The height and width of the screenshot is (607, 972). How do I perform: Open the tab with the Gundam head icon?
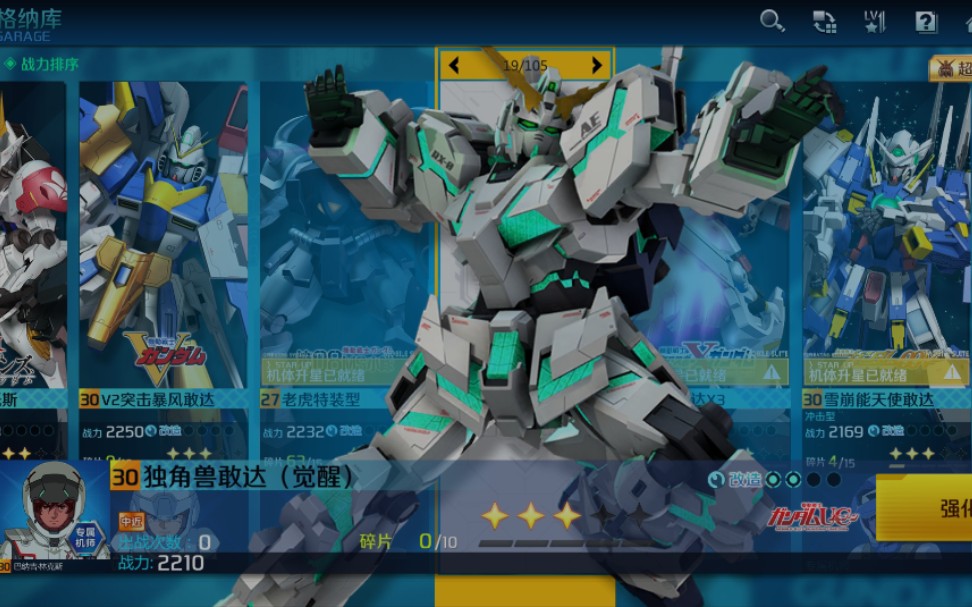(949, 68)
